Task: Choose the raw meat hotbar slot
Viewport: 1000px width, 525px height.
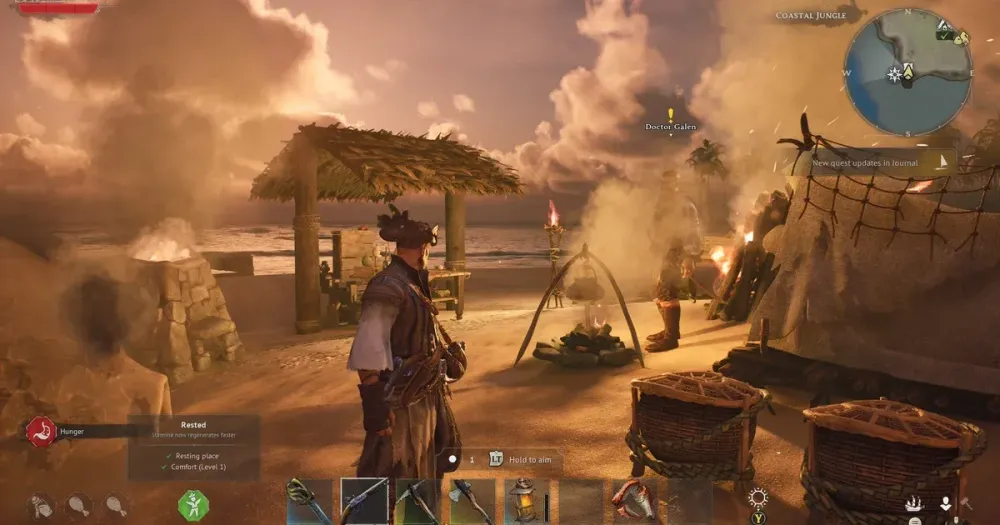Action: pos(634,501)
